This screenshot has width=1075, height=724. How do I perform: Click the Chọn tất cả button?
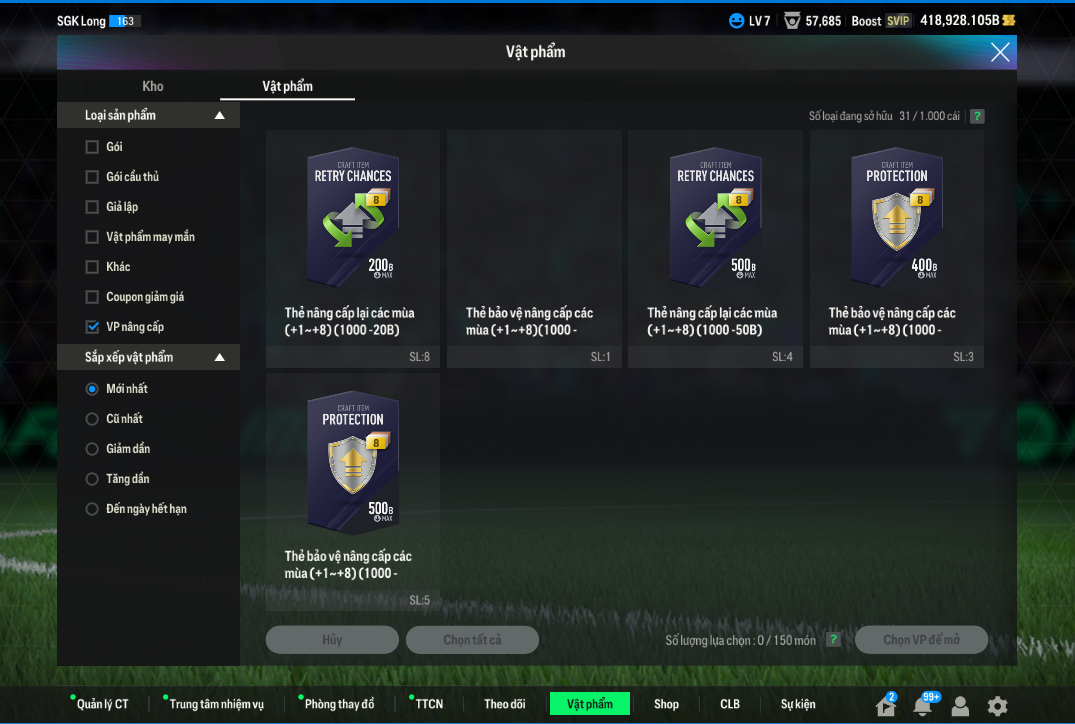(x=472, y=640)
